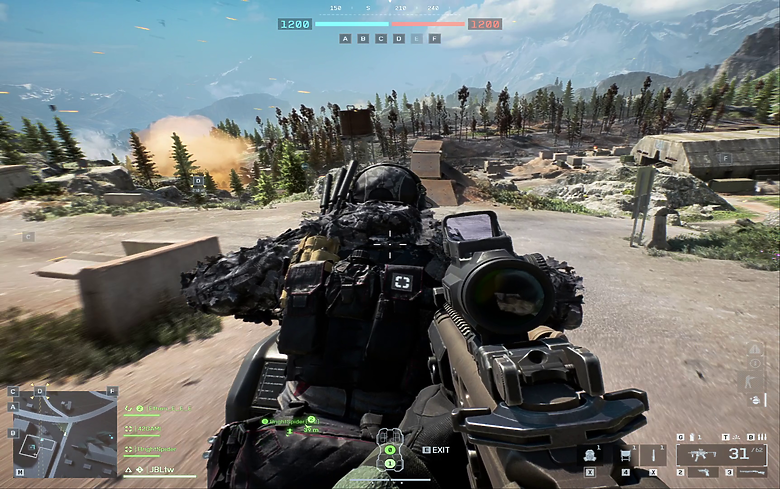The height and width of the screenshot is (489, 780).
Task: Select the knife melee slot
Action: (652, 455)
